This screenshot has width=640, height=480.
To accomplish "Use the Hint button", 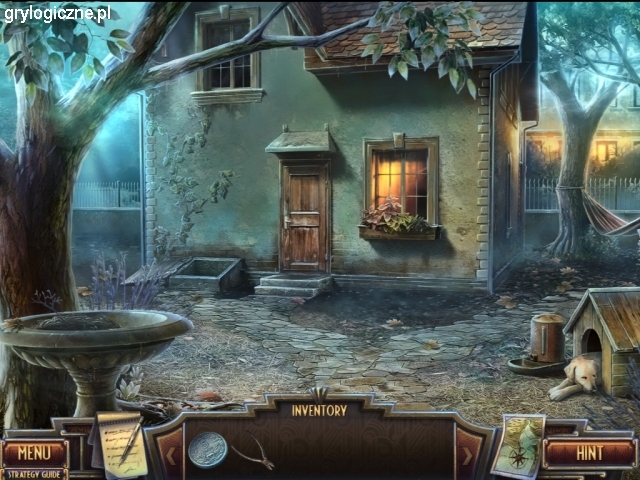I will pyautogui.click(x=590, y=453).
